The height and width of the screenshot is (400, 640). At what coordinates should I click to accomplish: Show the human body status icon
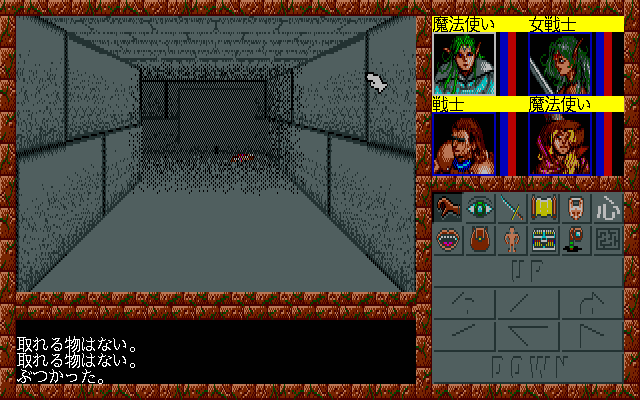click(x=513, y=239)
